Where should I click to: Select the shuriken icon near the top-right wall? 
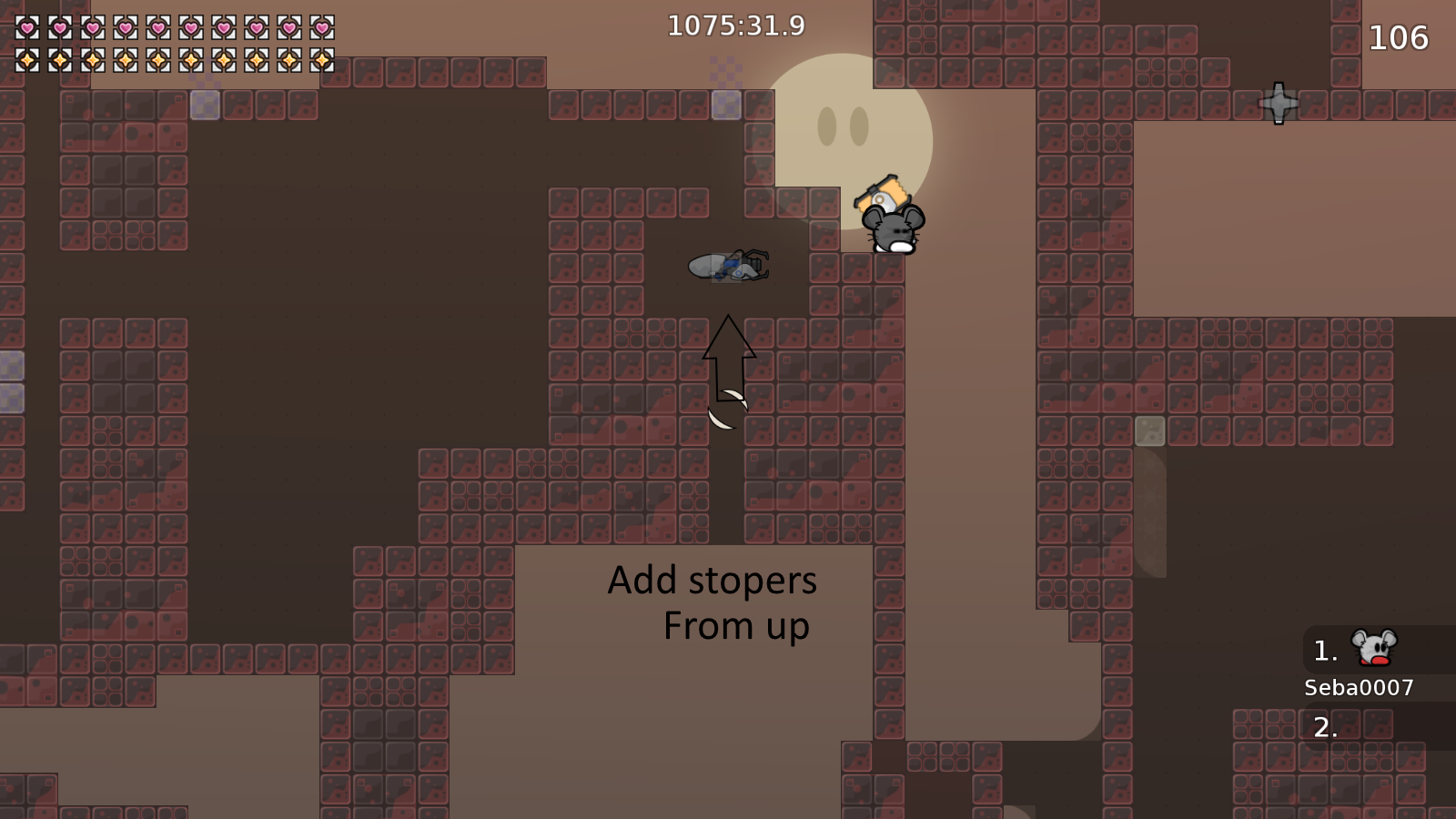tap(1280, 105)
